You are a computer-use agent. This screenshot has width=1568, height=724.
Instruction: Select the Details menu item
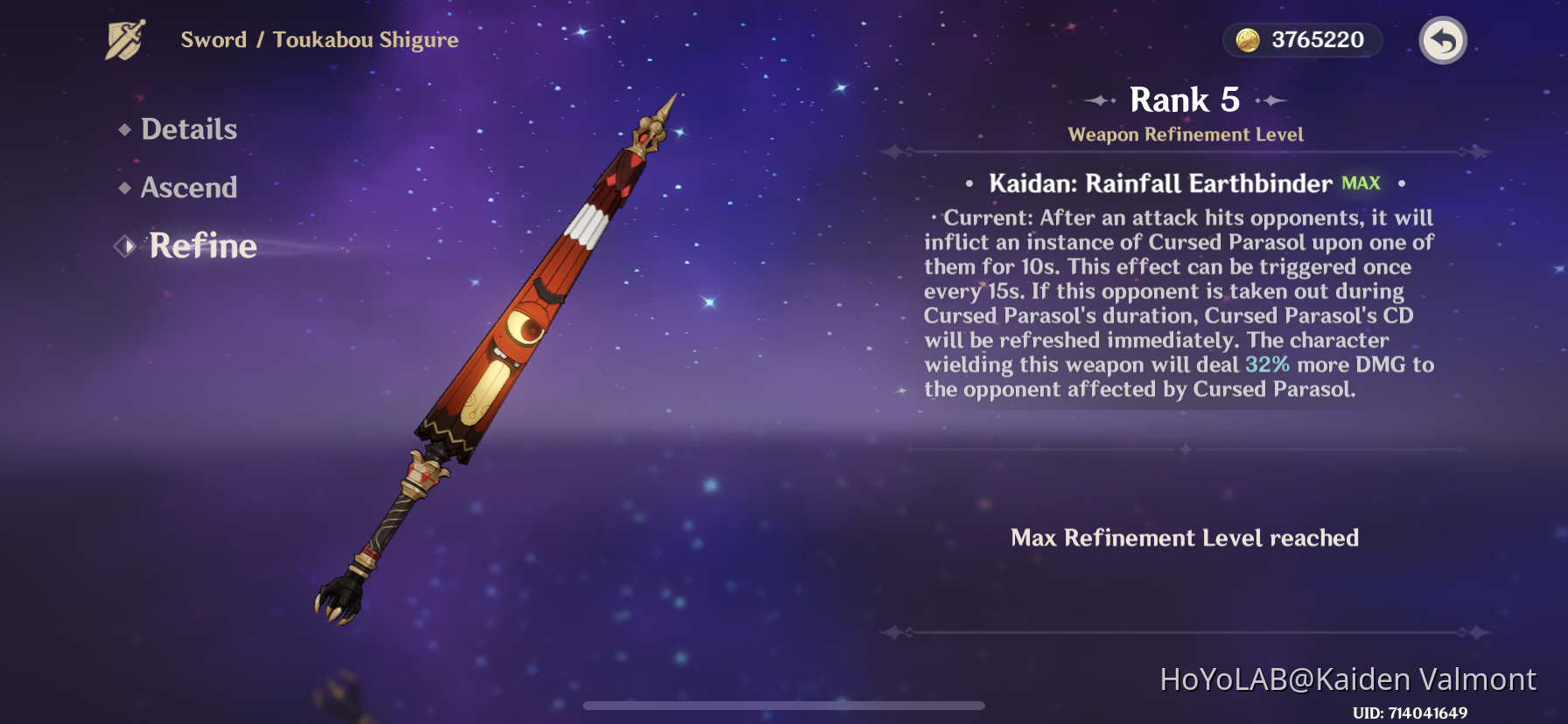point(189,129)
